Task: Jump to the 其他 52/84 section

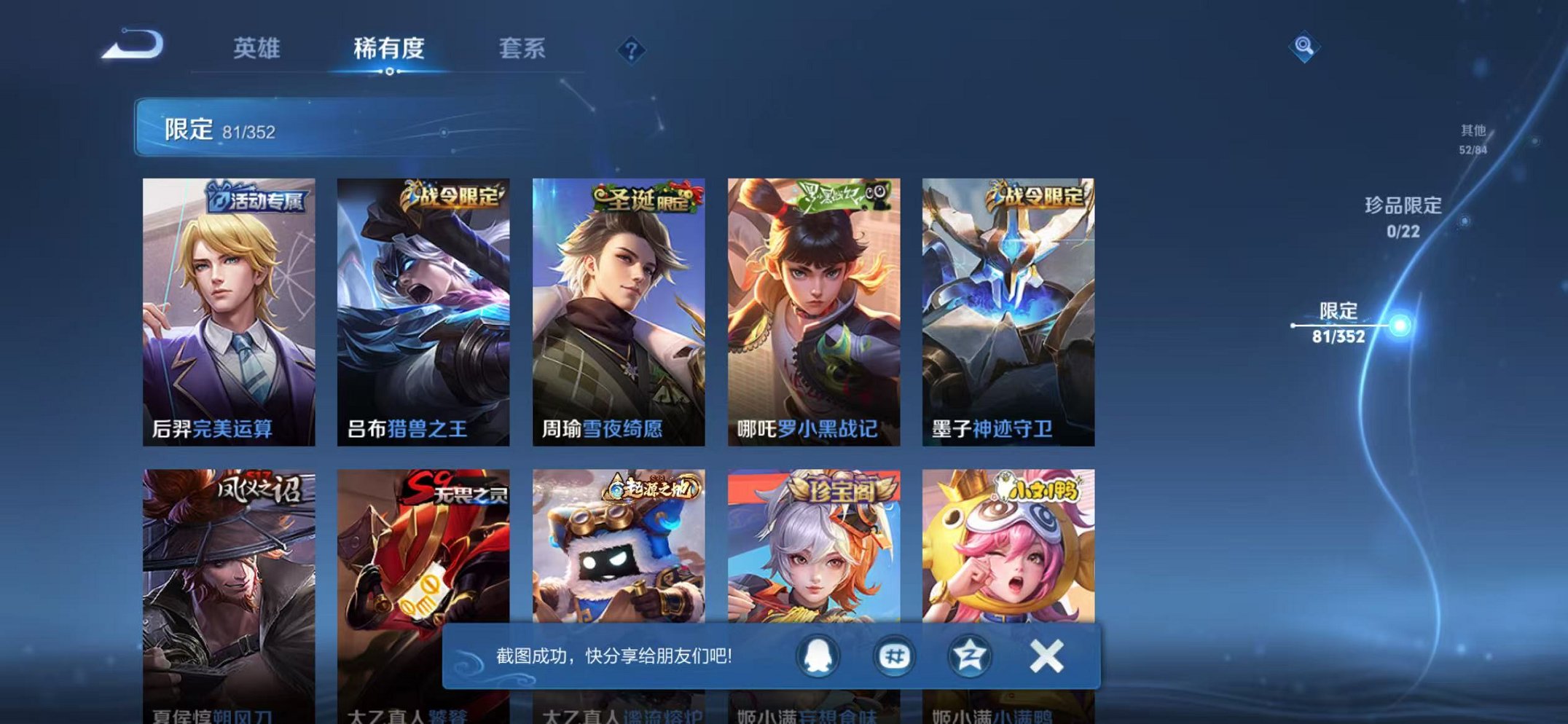Action: (1473, 137)
